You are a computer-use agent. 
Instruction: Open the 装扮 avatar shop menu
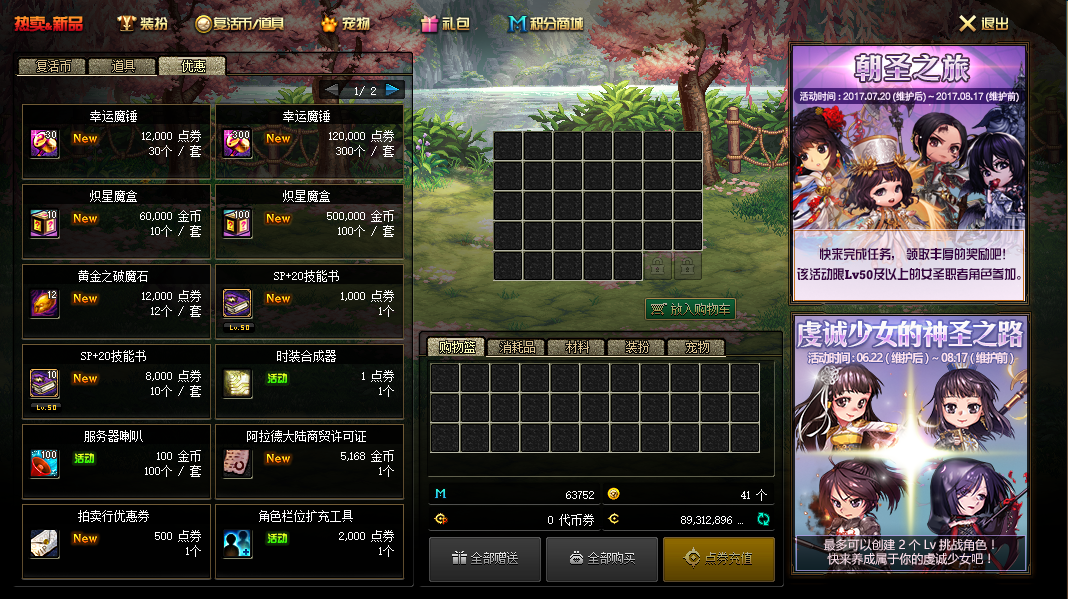coord(142,23)
